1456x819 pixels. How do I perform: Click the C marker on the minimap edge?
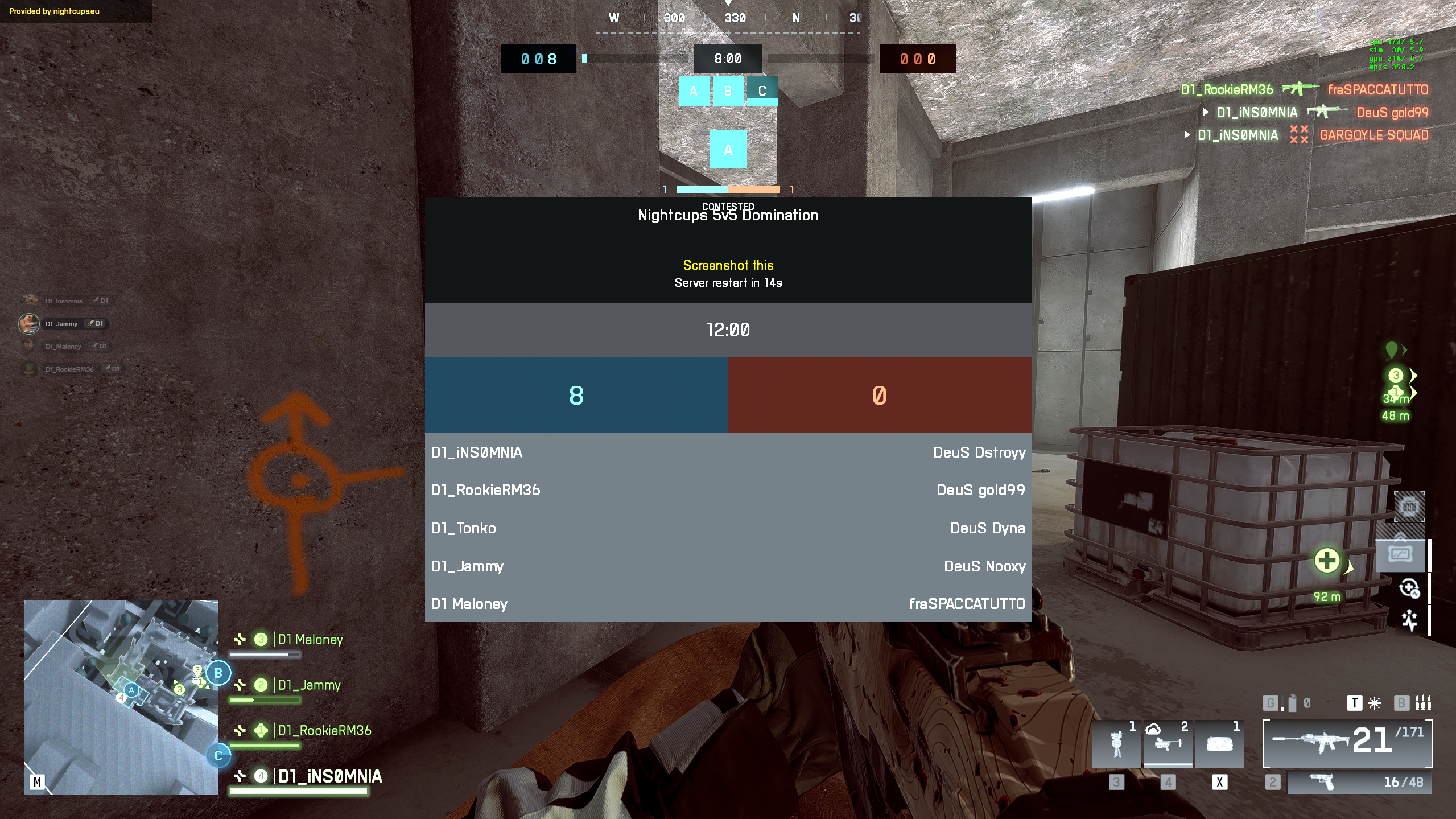(x=218, y=756)
